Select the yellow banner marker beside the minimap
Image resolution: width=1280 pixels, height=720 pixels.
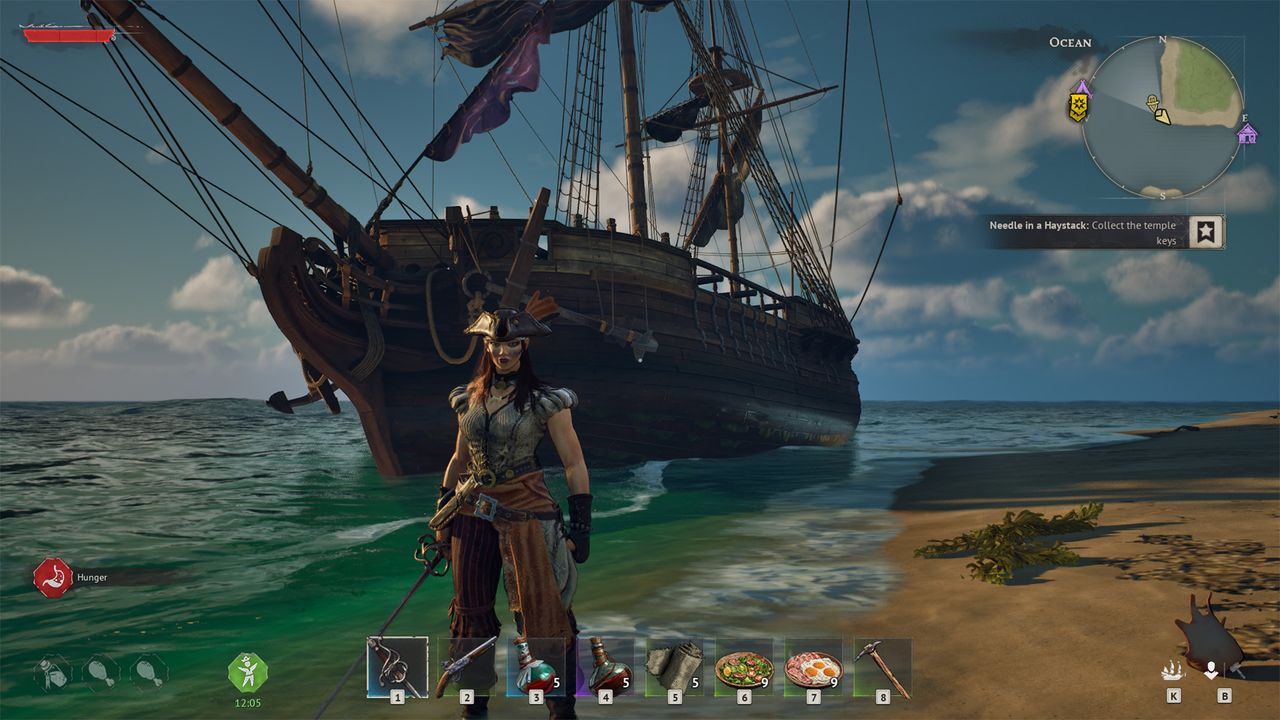click(1078, 107)
